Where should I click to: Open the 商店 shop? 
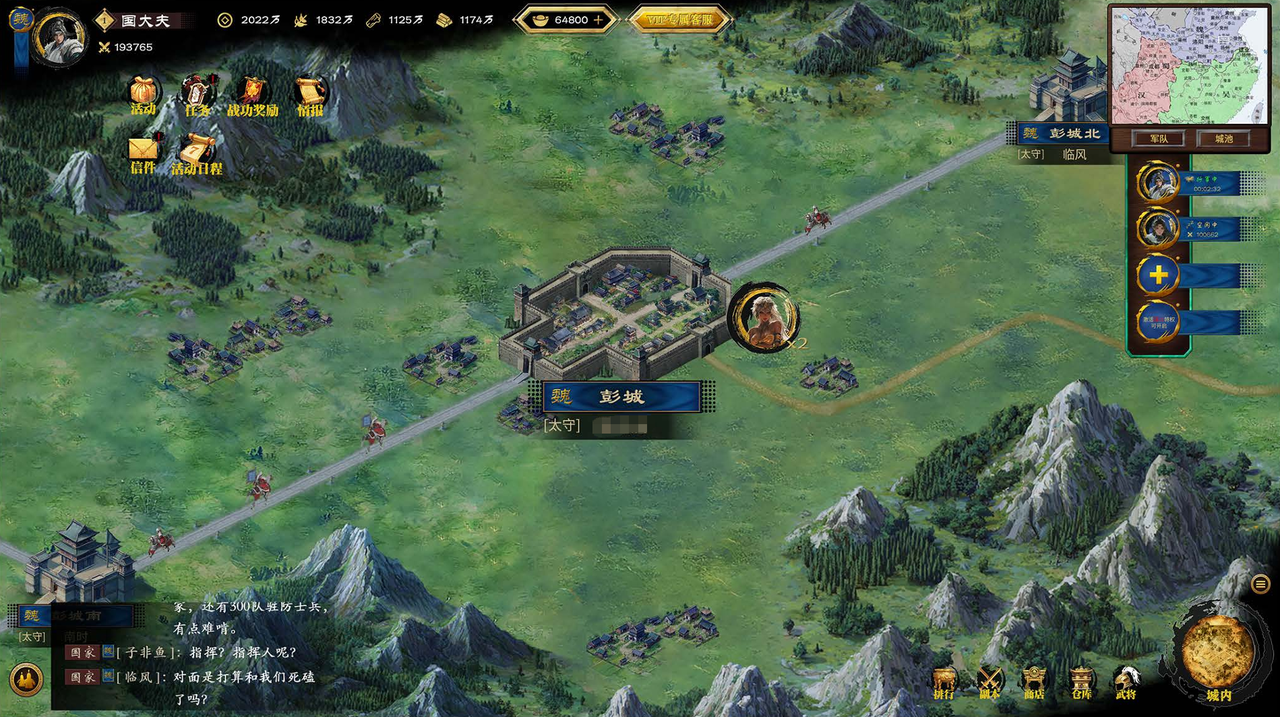coord(1034,682)
